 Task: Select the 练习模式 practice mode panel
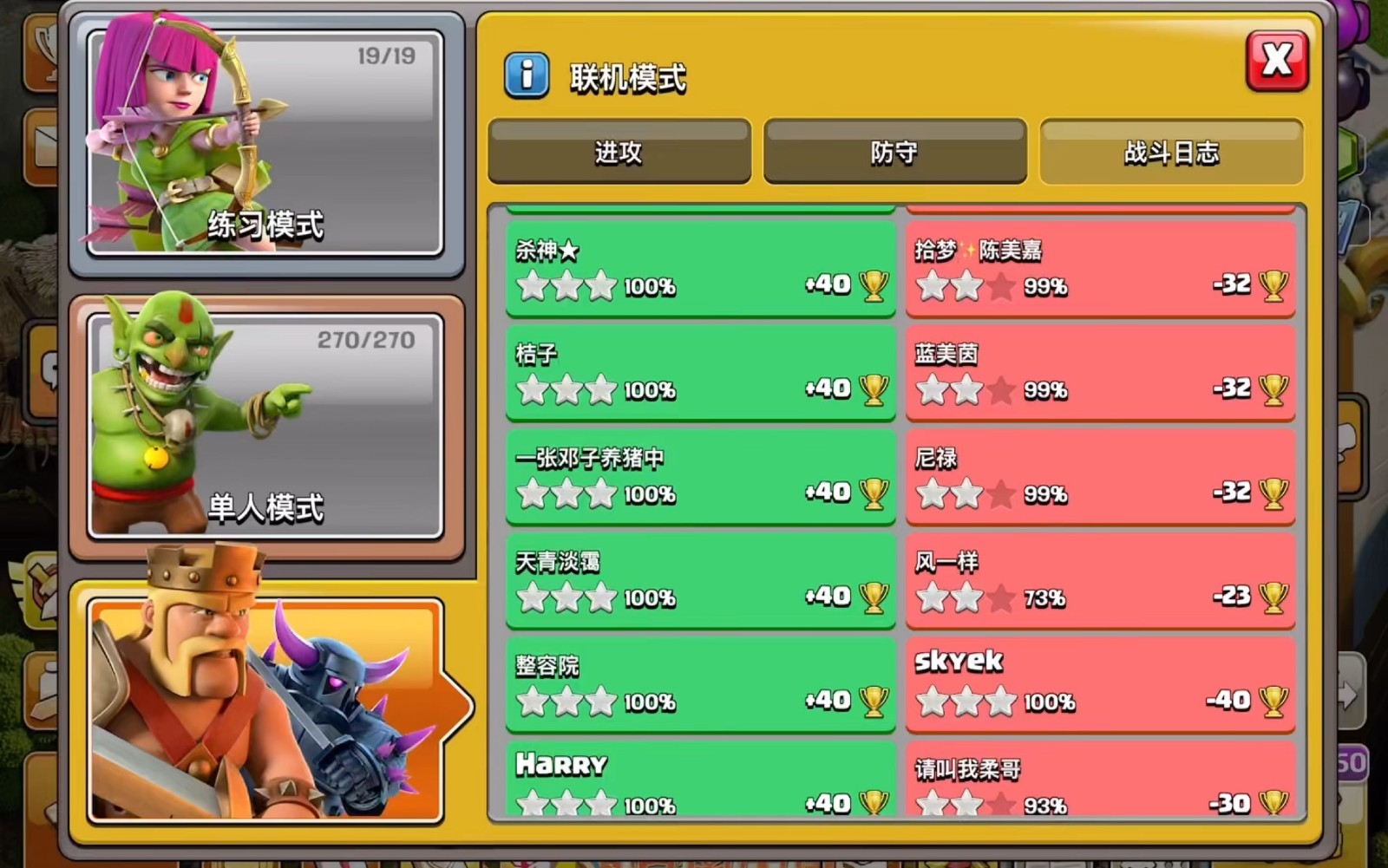tap(265, 143)
